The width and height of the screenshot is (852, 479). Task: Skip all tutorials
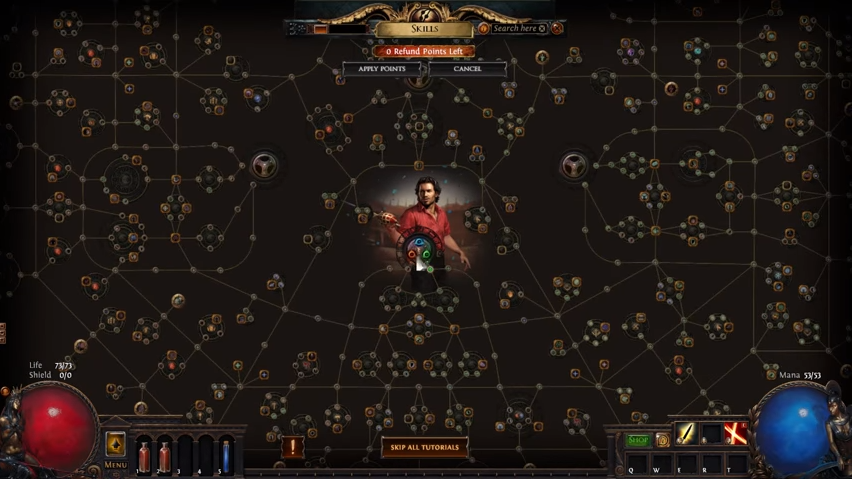click(425, 447)
